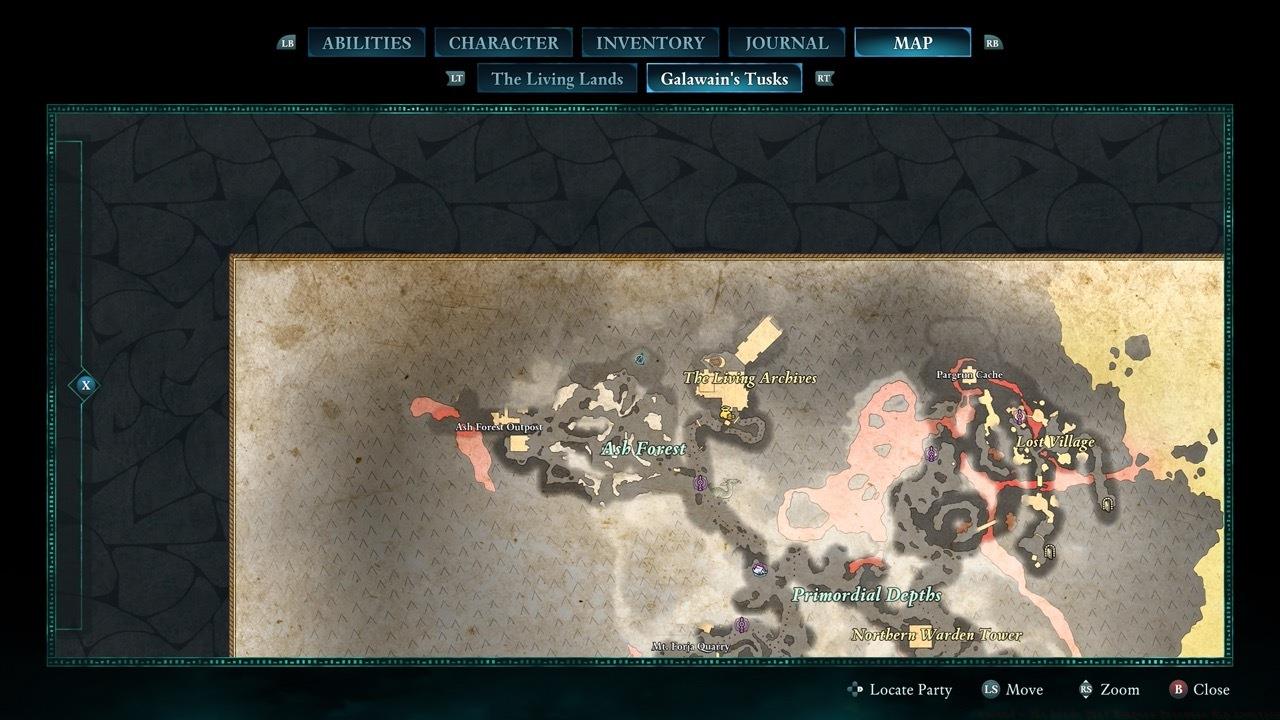Click the door entrance icon southeast of Lost Village
This screenshot has height=720, width=1280.
(1107, 504)
